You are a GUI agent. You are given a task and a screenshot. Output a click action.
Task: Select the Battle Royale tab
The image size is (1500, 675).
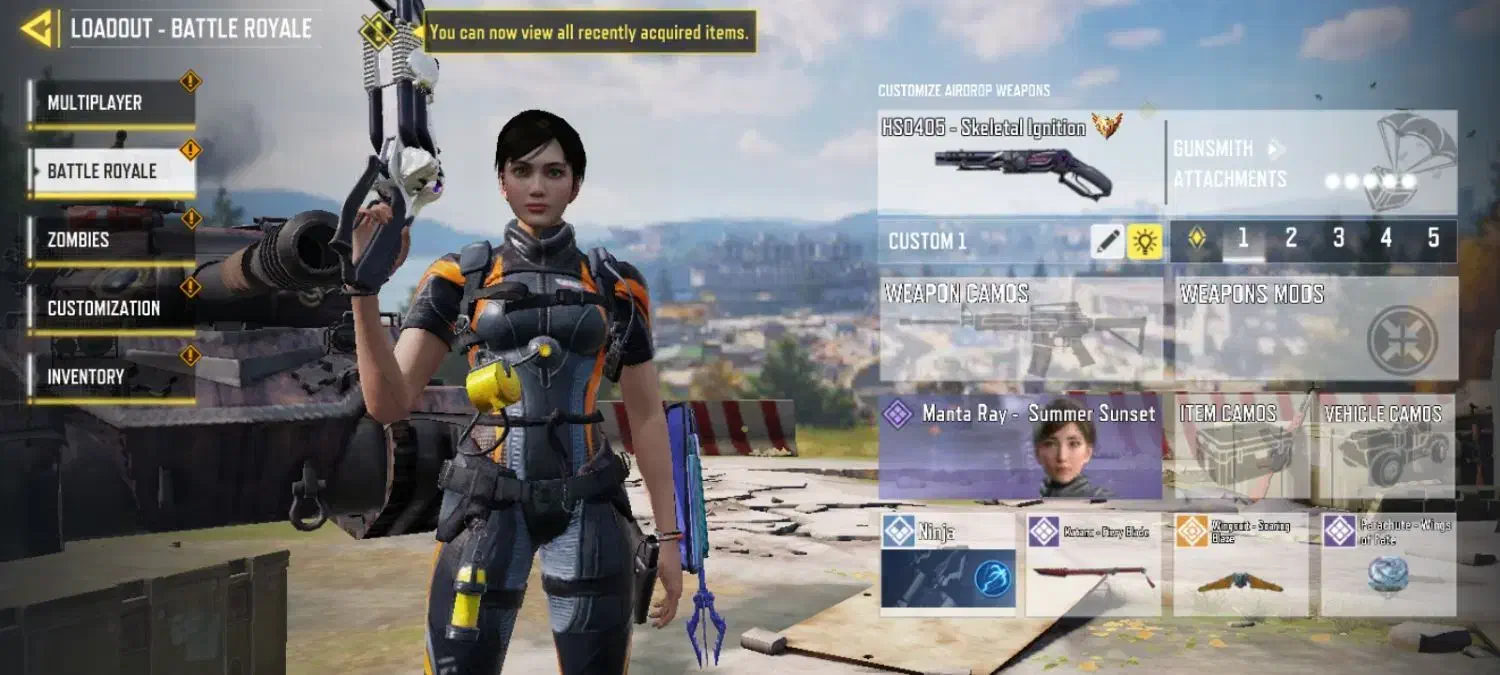point(111,171)
